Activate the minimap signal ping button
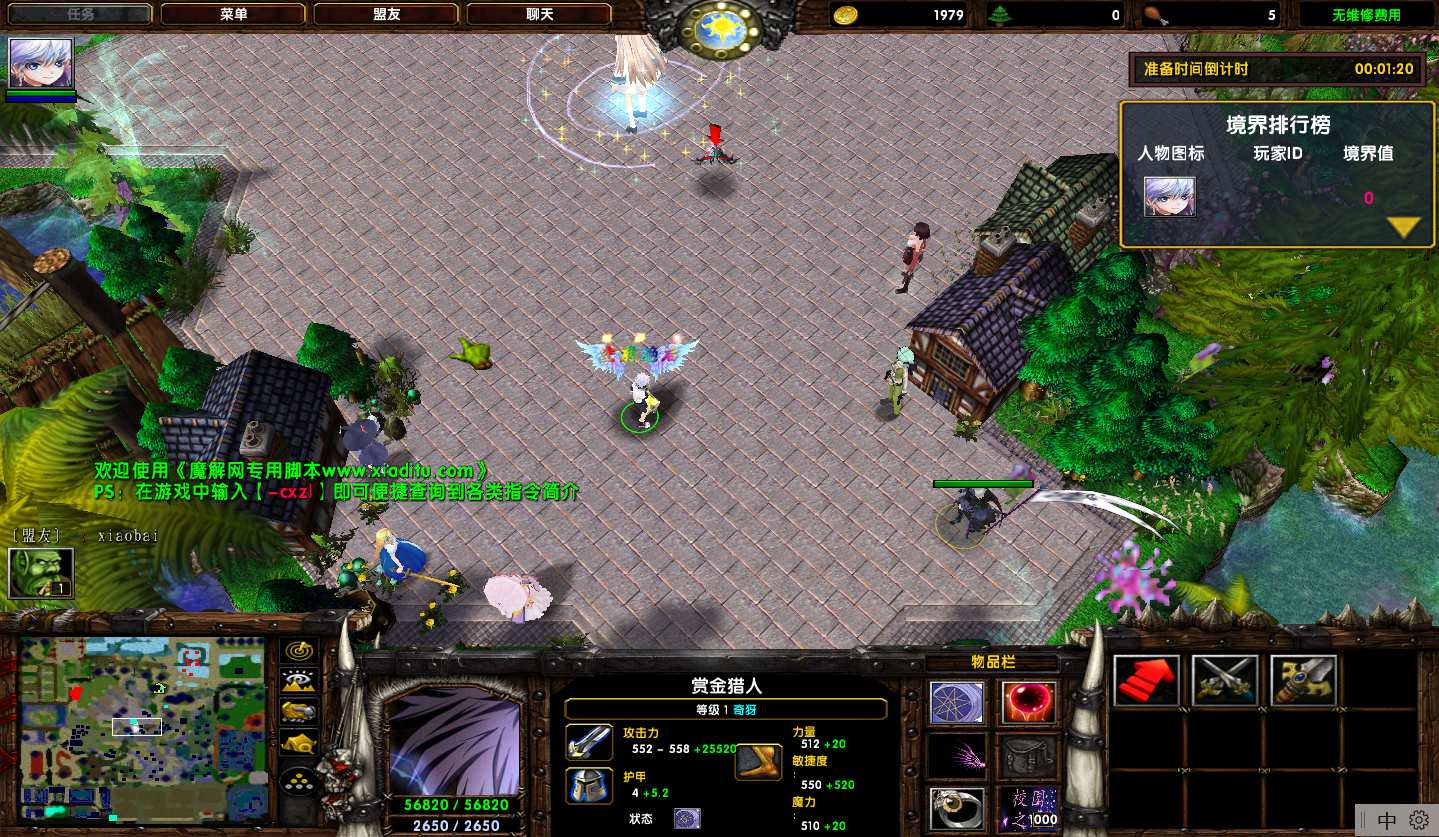 (298, 651)
